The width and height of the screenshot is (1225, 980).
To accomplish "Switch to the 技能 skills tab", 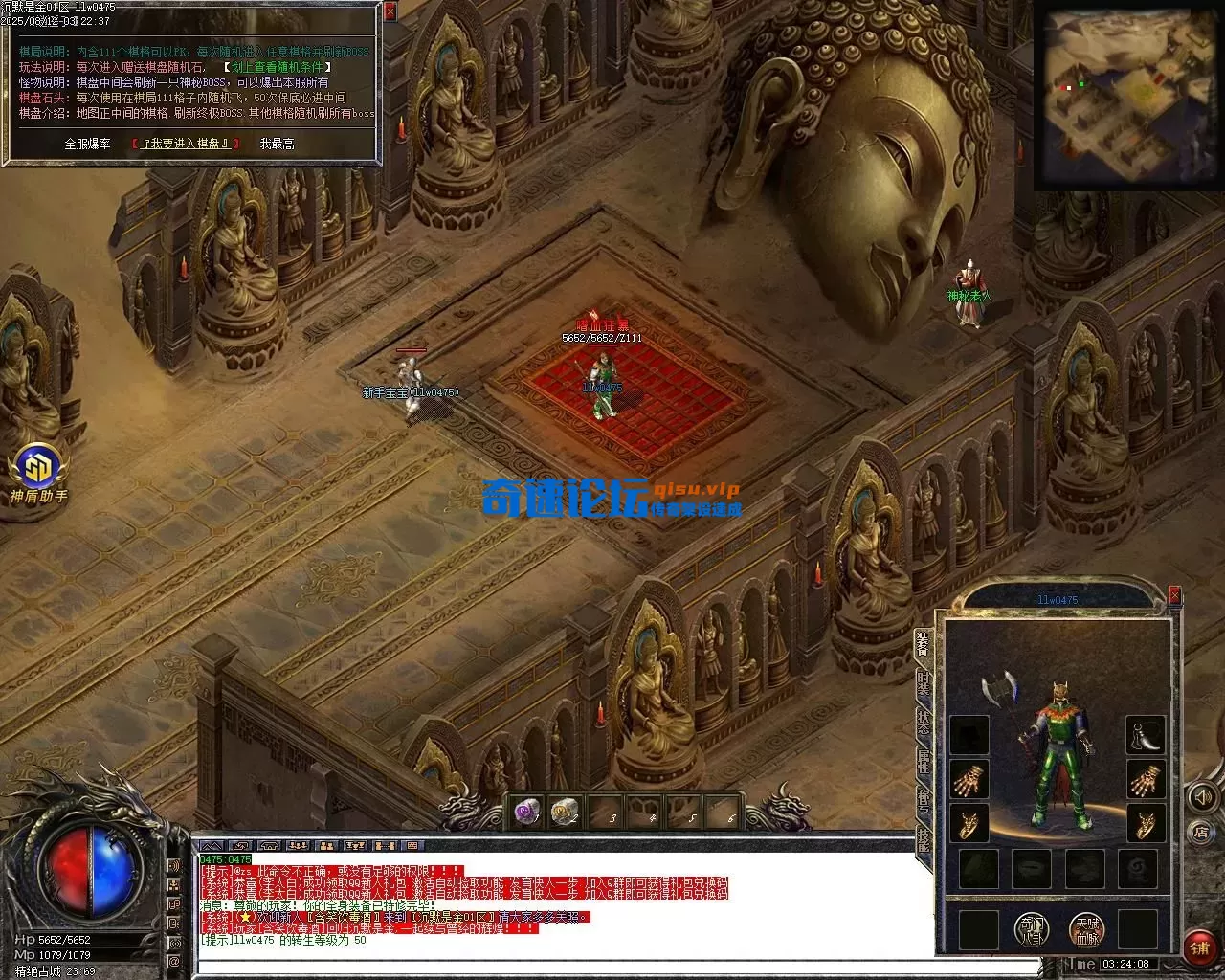I will (x=924, y=839).
